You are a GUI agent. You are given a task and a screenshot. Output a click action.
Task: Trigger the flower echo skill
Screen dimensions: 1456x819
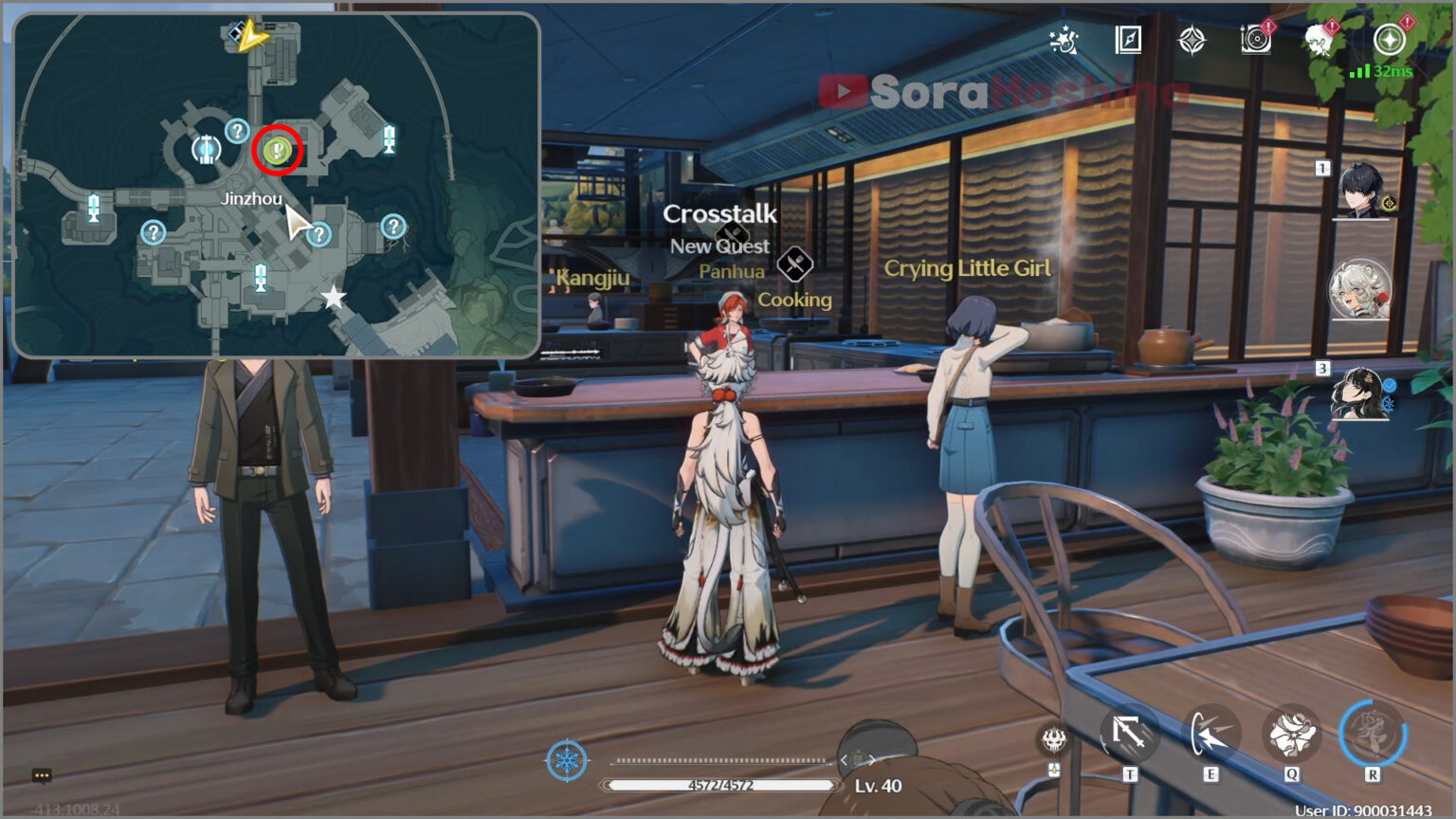(x=1291, y=735)
